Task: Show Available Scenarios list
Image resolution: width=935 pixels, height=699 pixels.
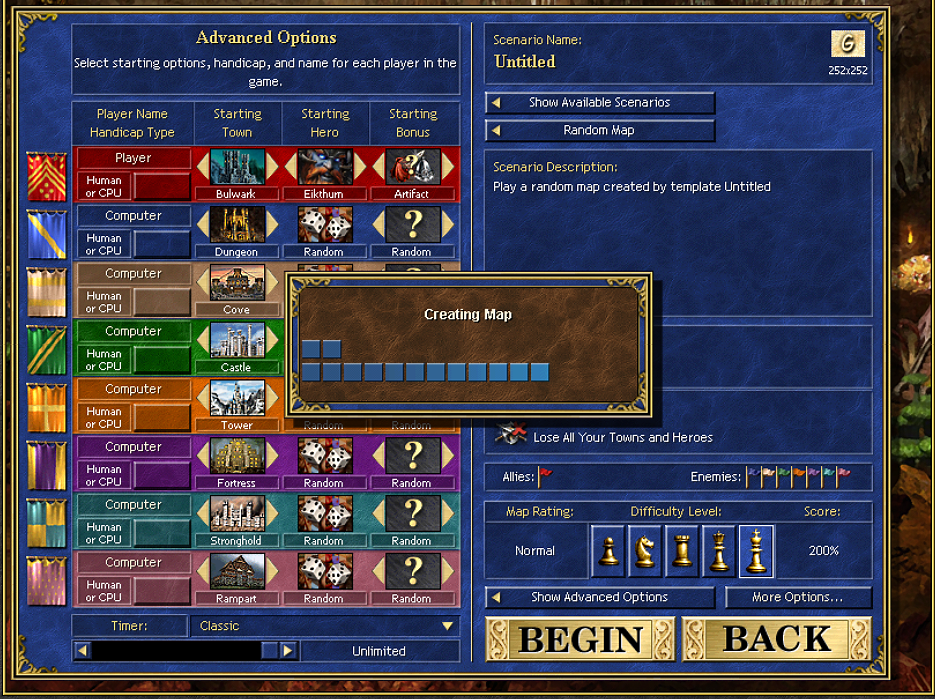Action: click(x=600, y=103)
